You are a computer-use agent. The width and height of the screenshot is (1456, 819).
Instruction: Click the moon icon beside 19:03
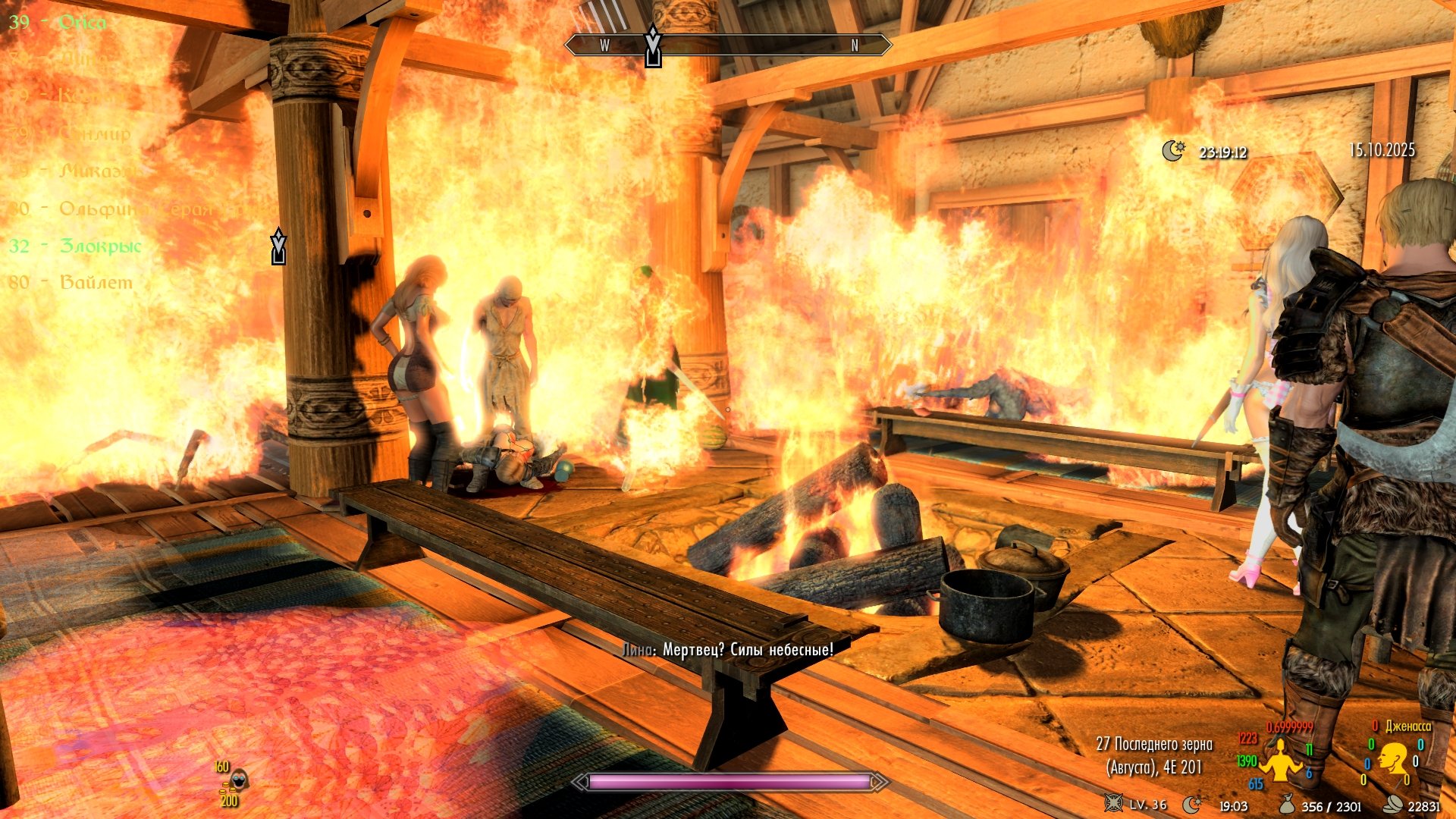(x=1192, y=805)
